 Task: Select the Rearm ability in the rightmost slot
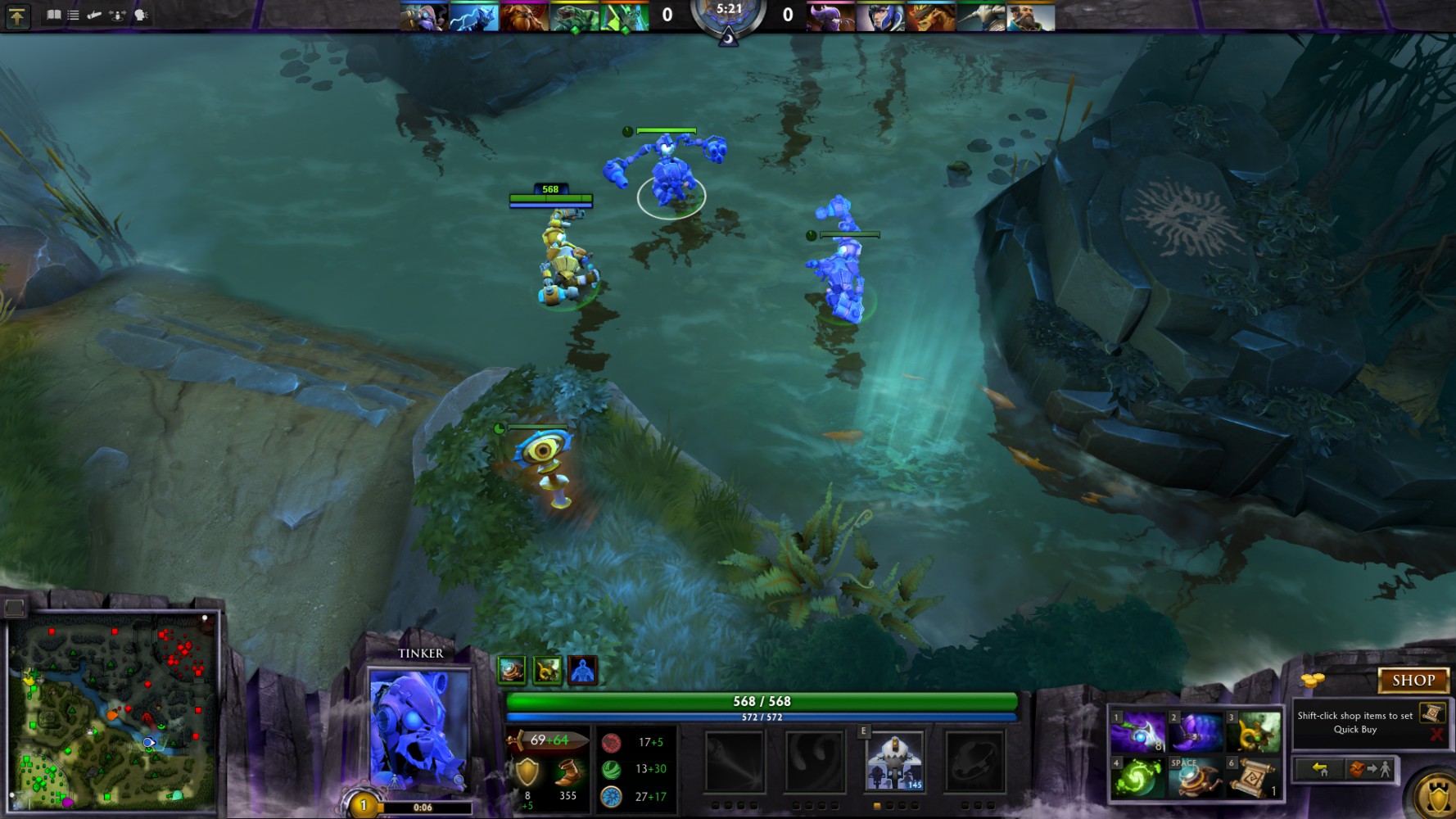[x=974, y=762]
